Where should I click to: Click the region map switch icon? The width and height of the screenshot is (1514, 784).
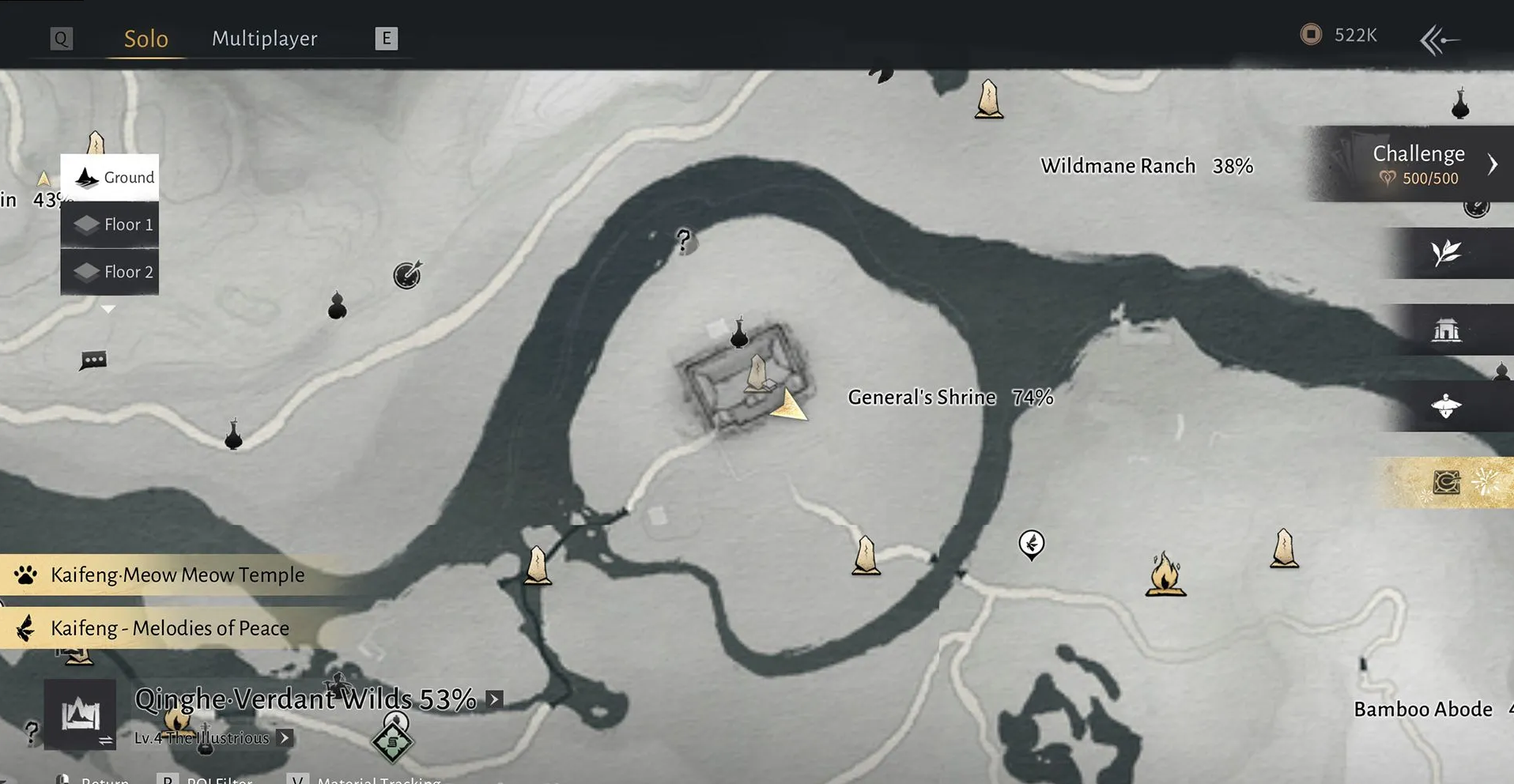tap(81, 714)
